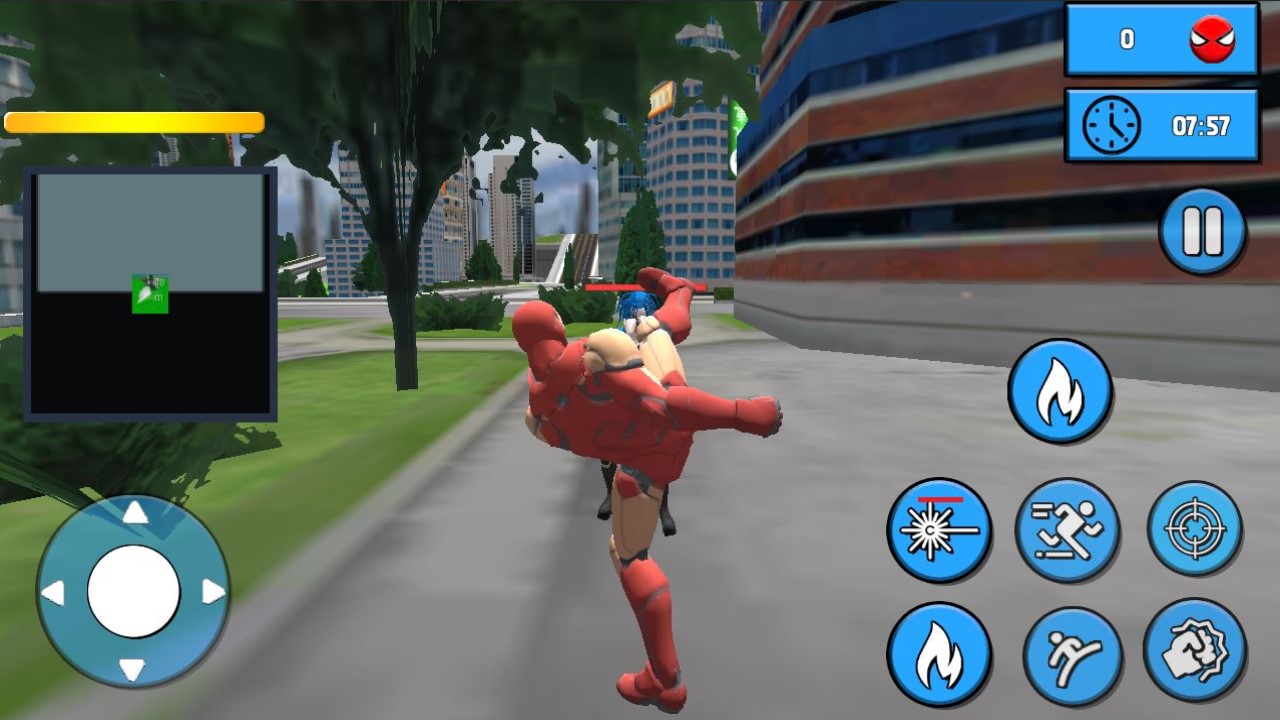This screenshot has width=1280, height=720.
Task: Activate the laser beam attack icon
Action: coord(938,529)
